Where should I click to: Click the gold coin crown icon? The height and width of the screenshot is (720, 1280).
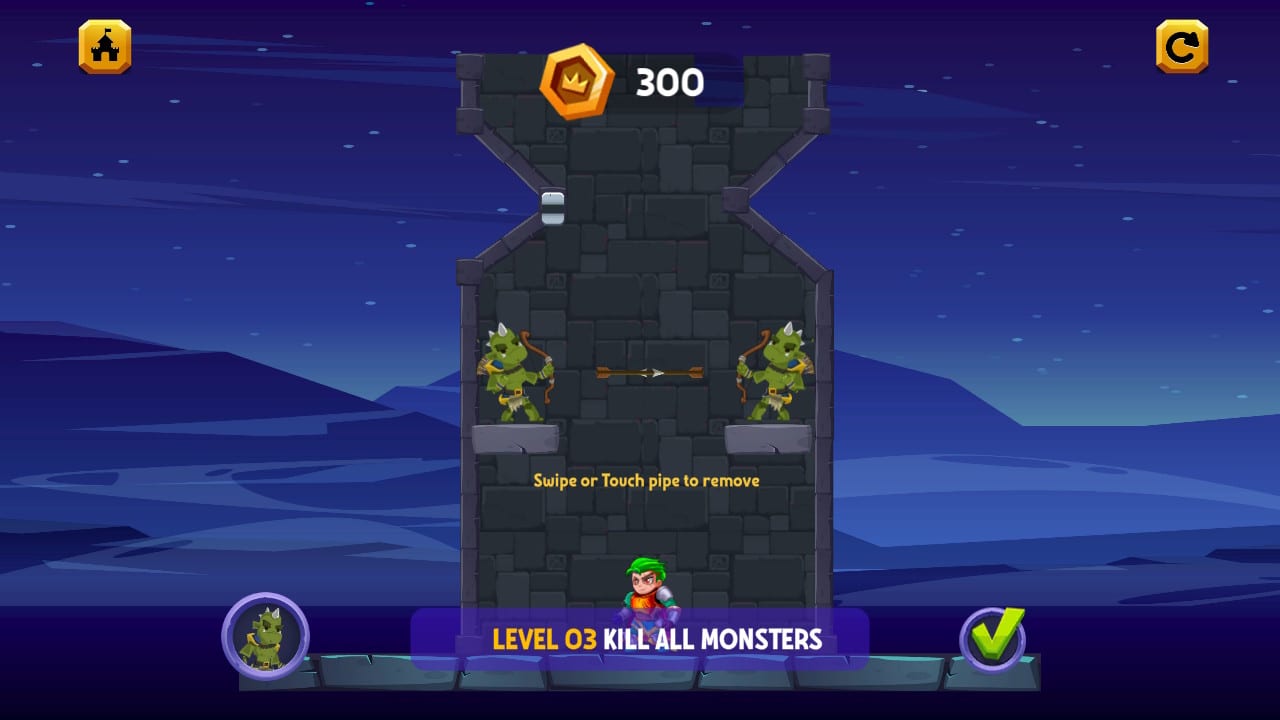(x=578, y=82)
